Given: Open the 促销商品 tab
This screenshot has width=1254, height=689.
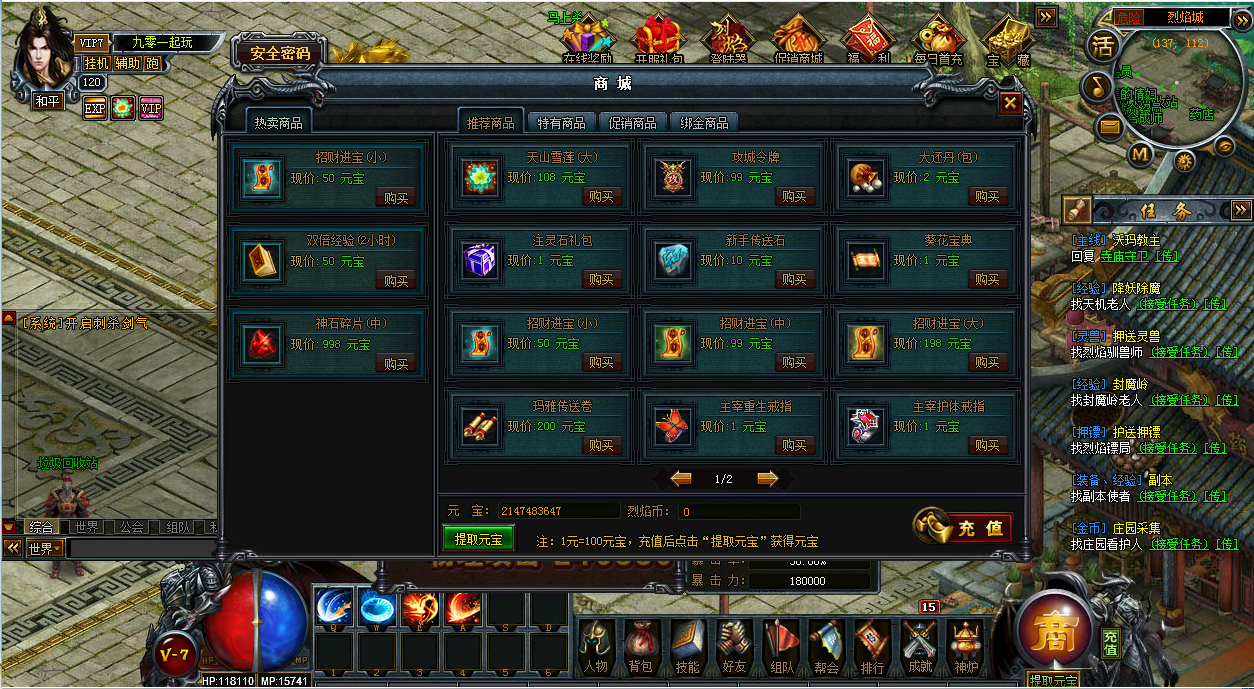Looking at the screenshot, I should coord(632,123).
